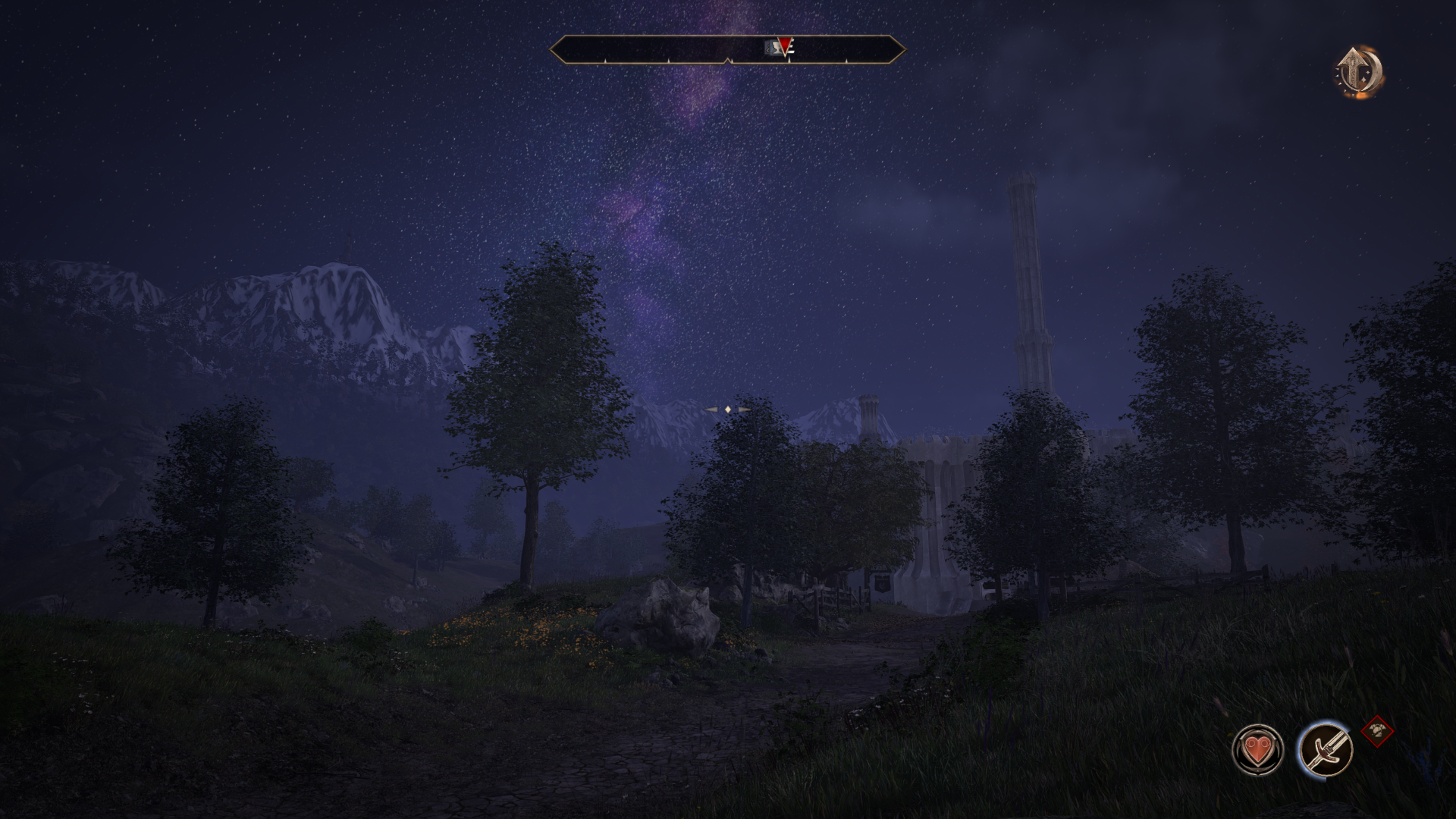
Task: Click the red quest marker on compass
Action: [785, 45]
